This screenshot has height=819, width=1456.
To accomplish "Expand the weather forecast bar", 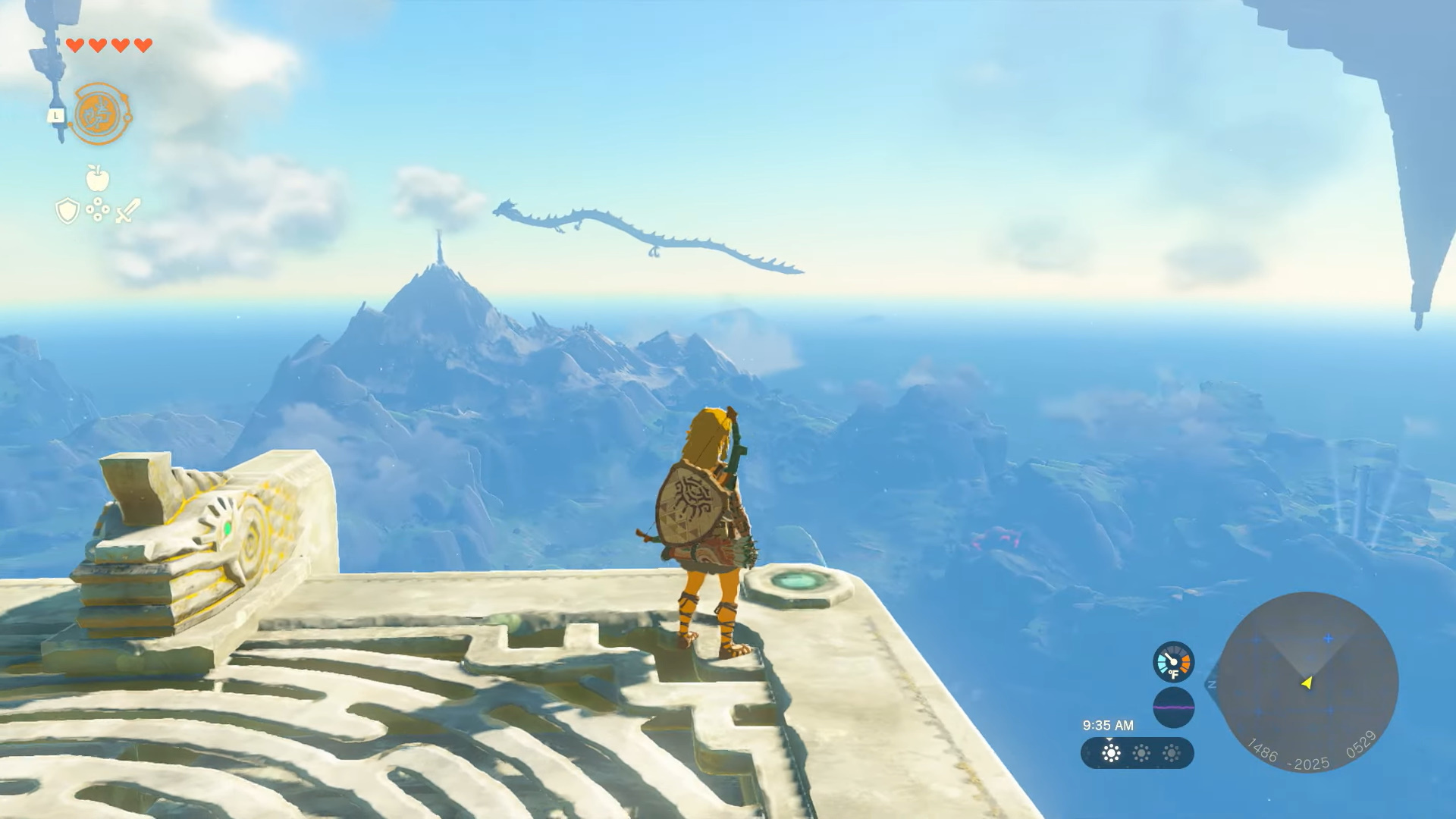I will 1137,754.
